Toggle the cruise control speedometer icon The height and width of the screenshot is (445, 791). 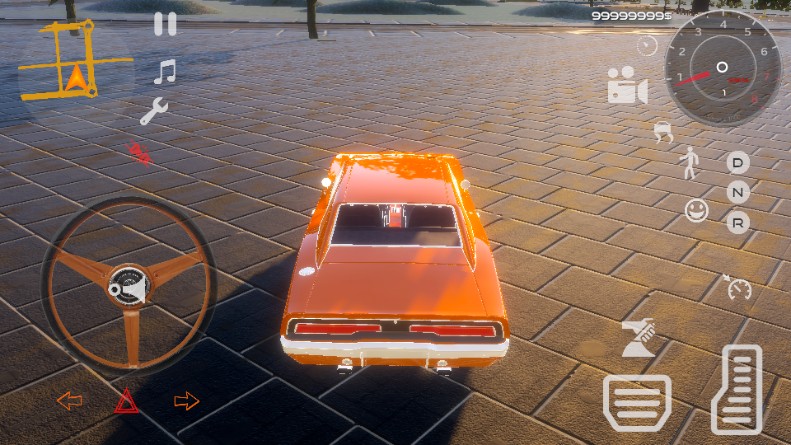pyautogui.click(x=737, y=288)
